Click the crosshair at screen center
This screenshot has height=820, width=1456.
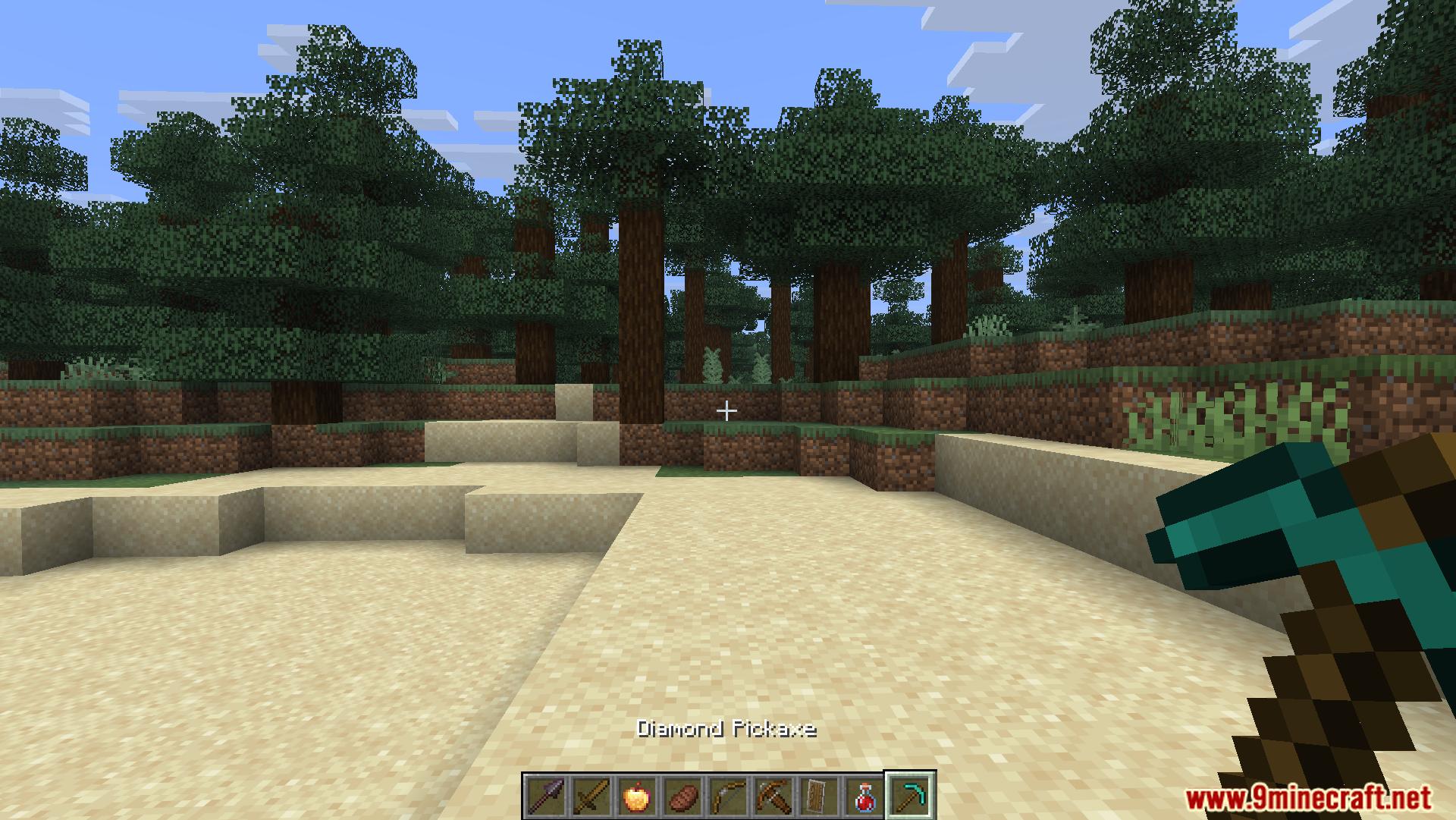pos(727,410)
